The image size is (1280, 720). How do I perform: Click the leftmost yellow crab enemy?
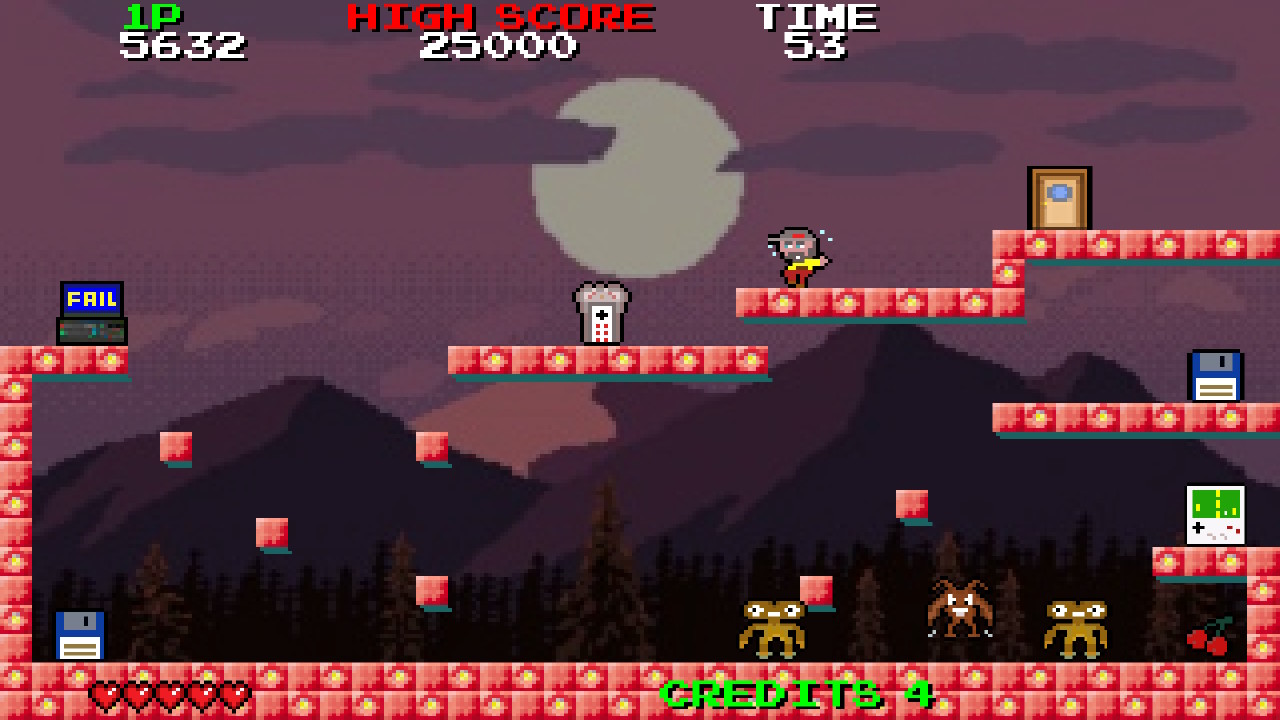pyautogui.click(x=772, y=630)
